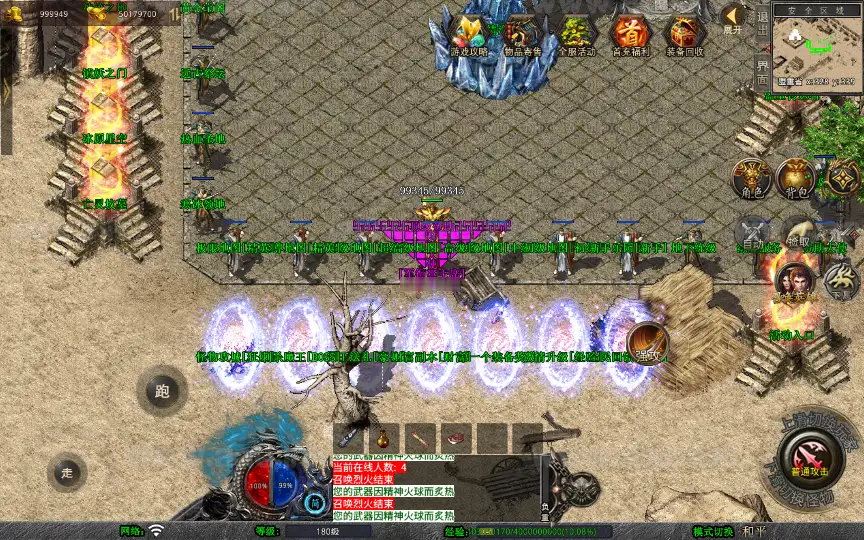
Task: Open the 背包 bag inventory
Action: pos(795,177)
